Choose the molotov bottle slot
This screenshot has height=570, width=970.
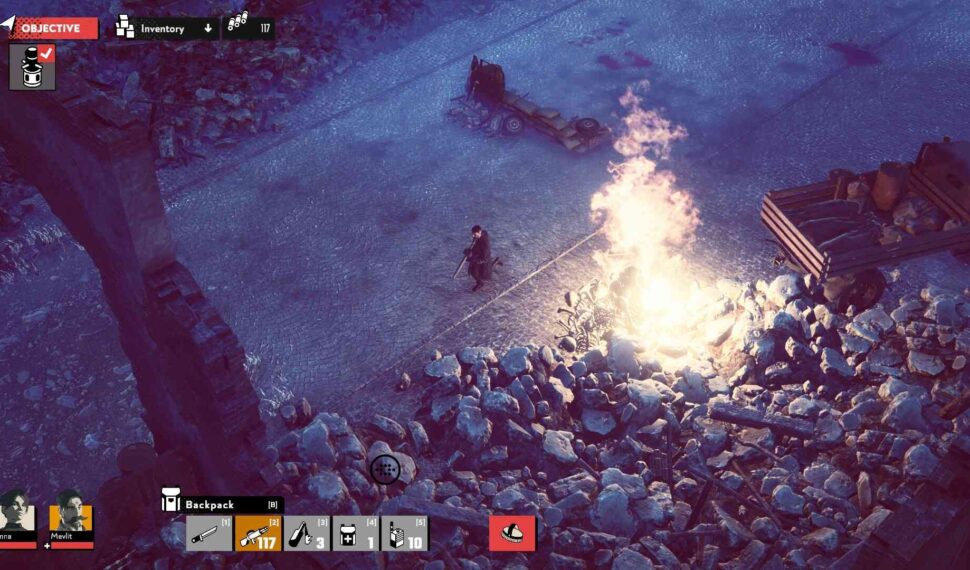(306, 533)
